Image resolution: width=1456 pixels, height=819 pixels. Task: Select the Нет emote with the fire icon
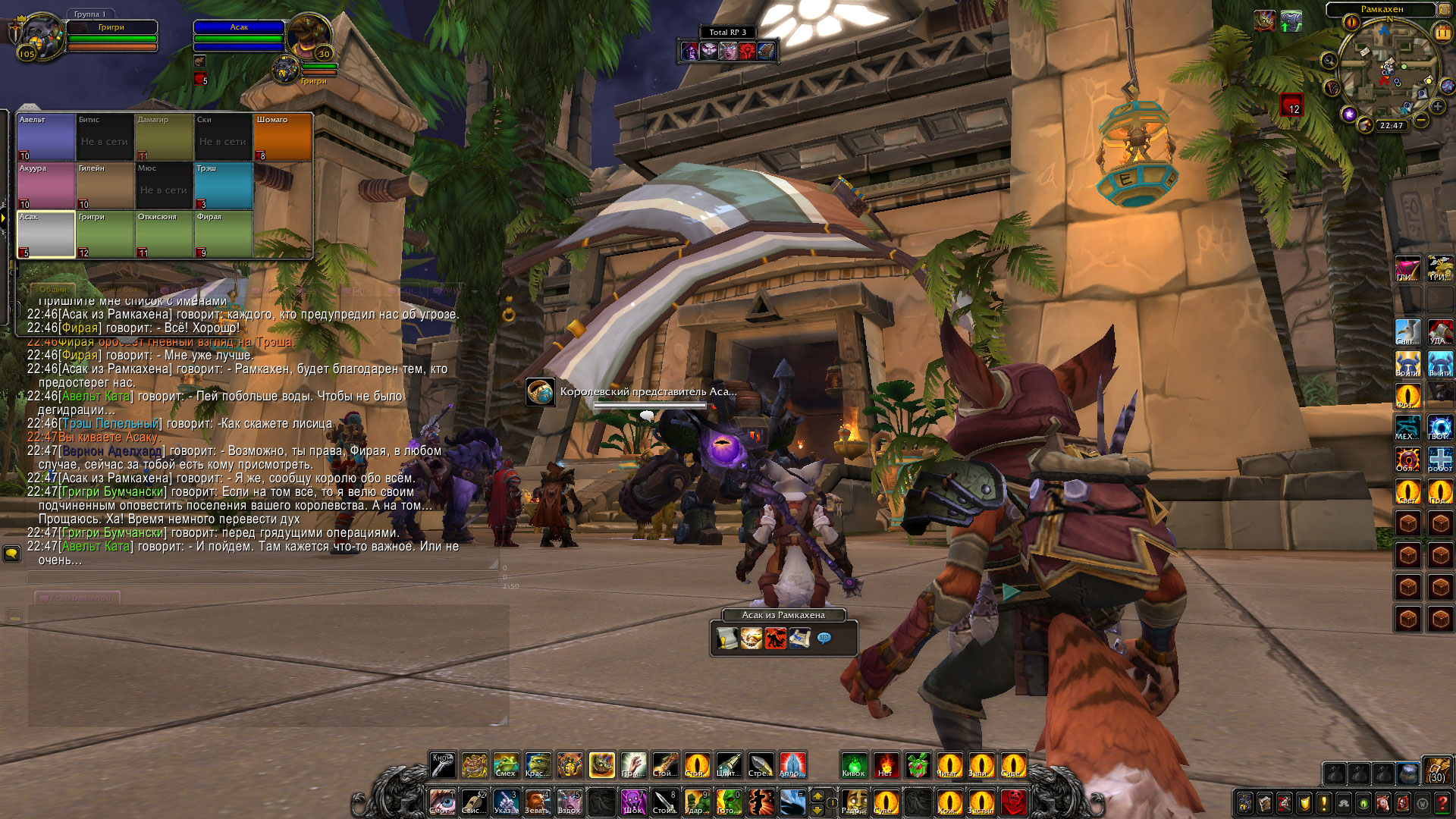coord(886,765)
